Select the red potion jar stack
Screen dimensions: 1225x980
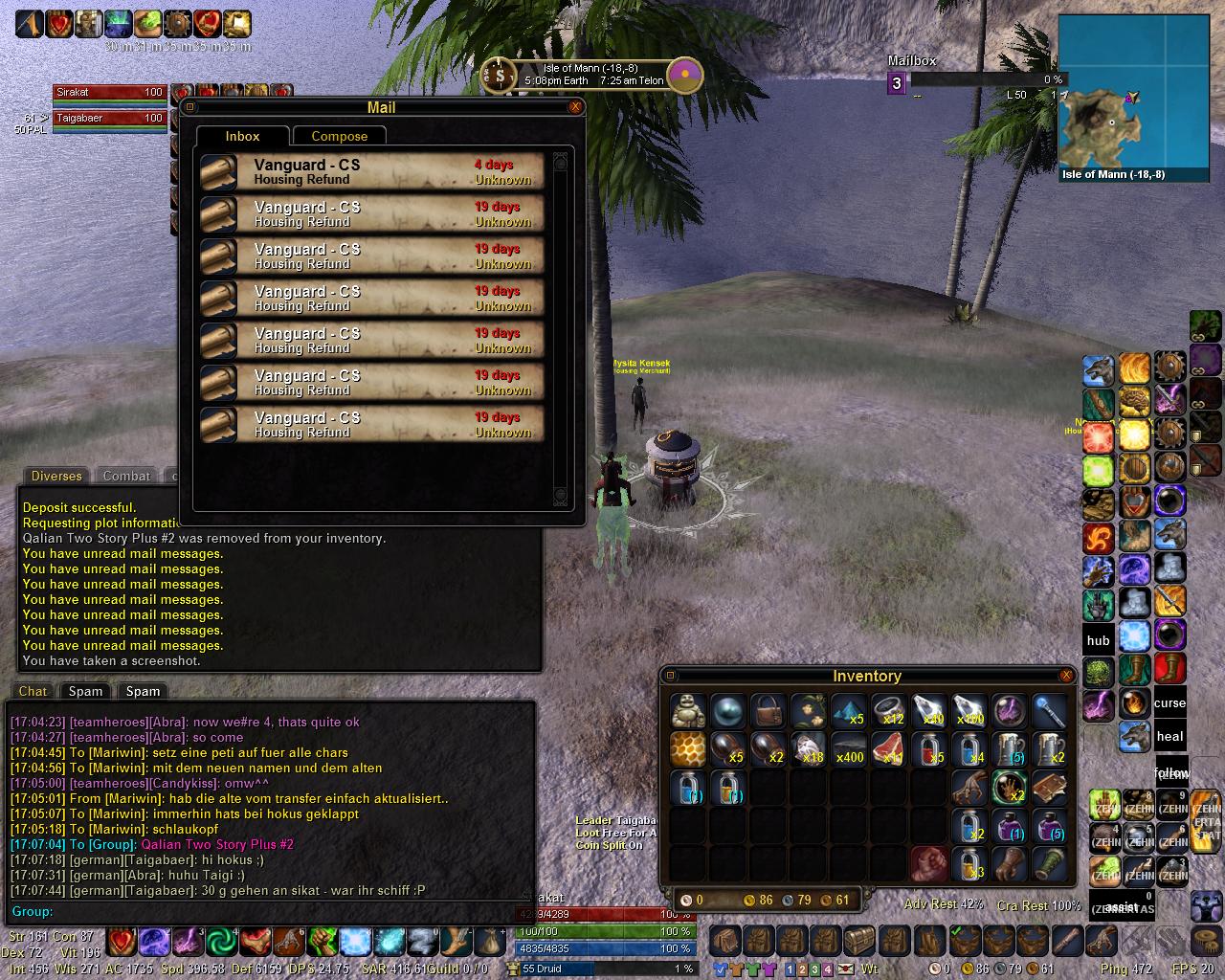point(929,748)
